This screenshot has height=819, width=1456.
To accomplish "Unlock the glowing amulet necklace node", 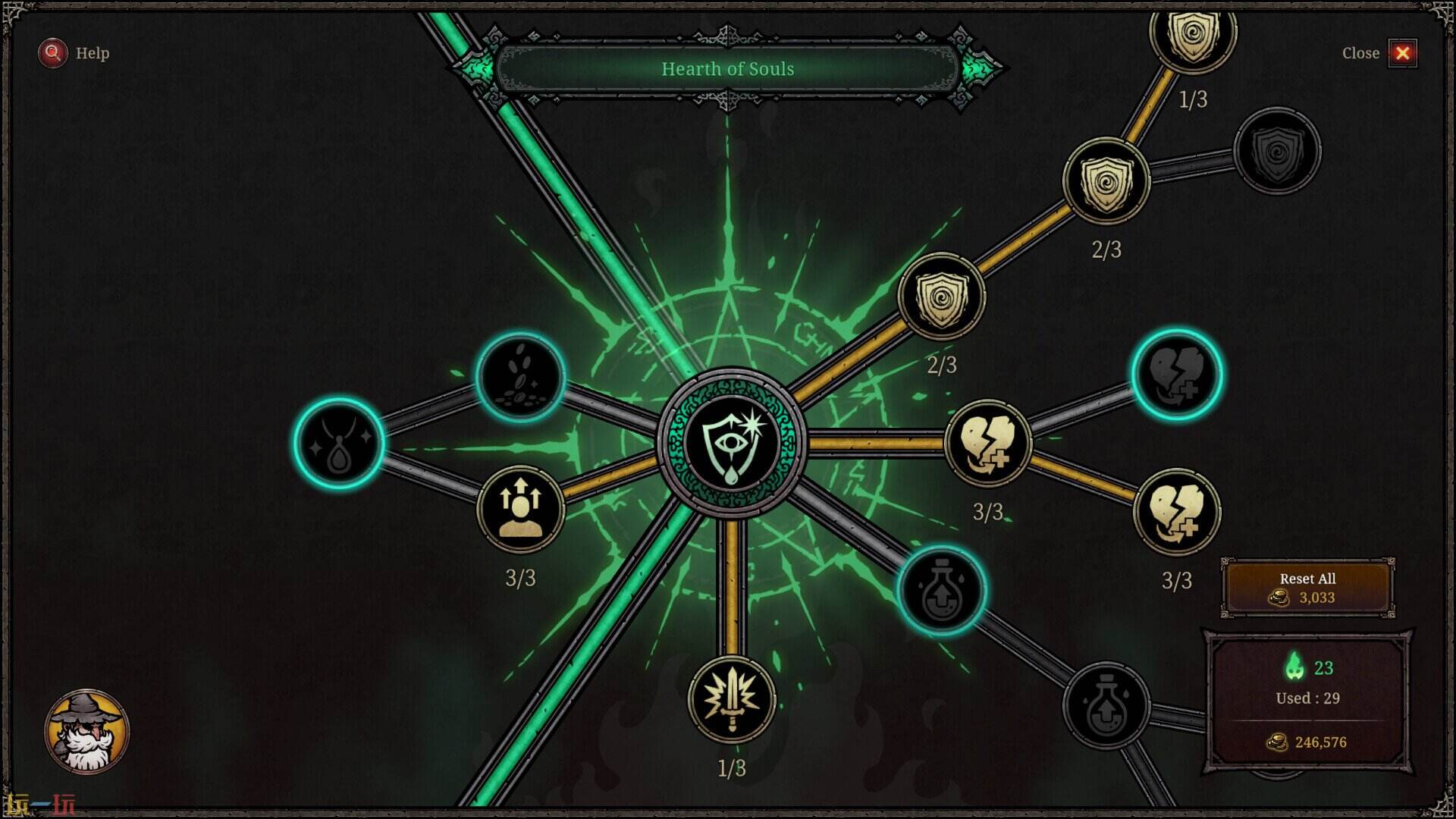I will click(338, 443).
